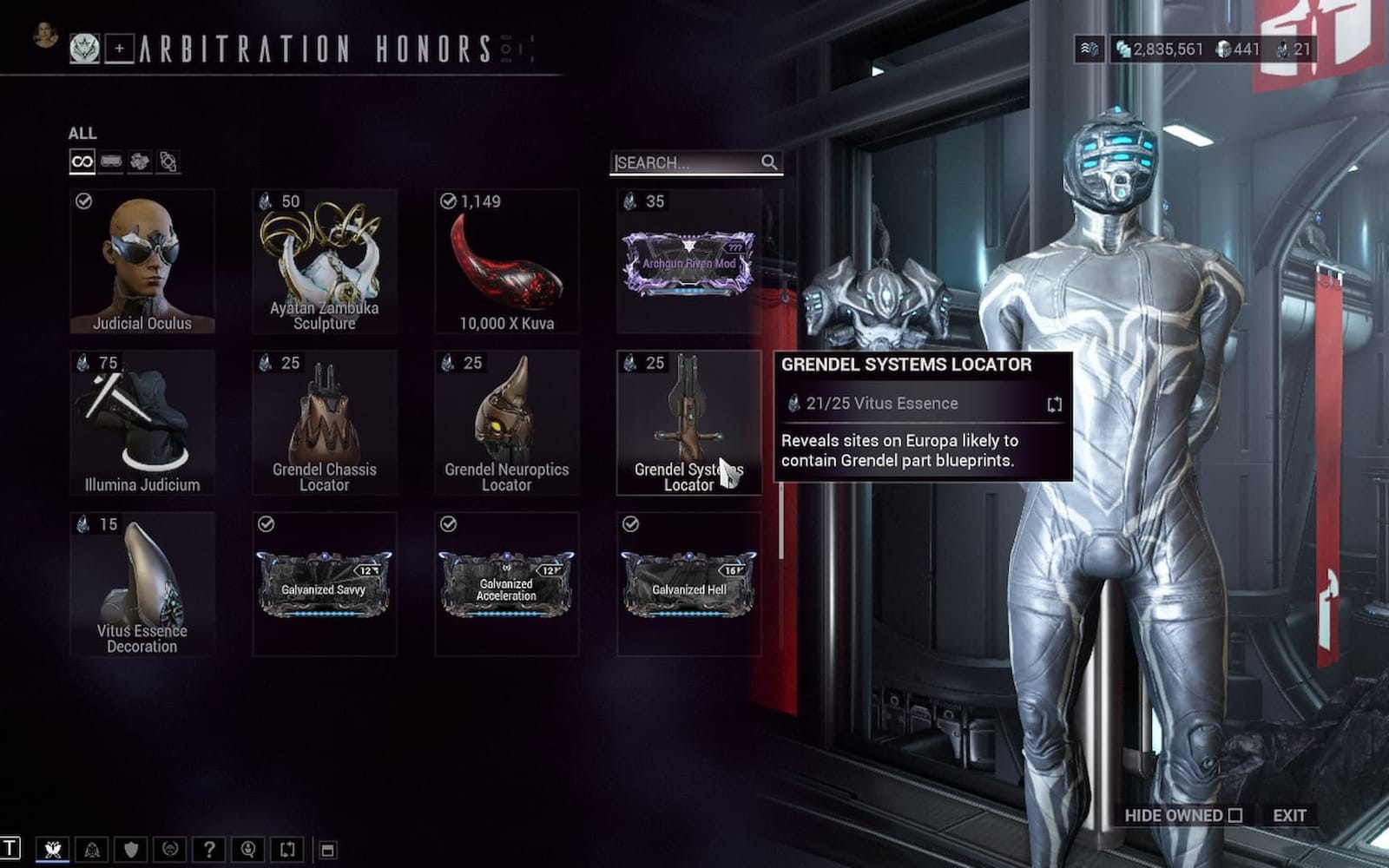1389x868 pixels.
Task: Click the checkmark on Judicial Oculus
Action: coord(82,203)
